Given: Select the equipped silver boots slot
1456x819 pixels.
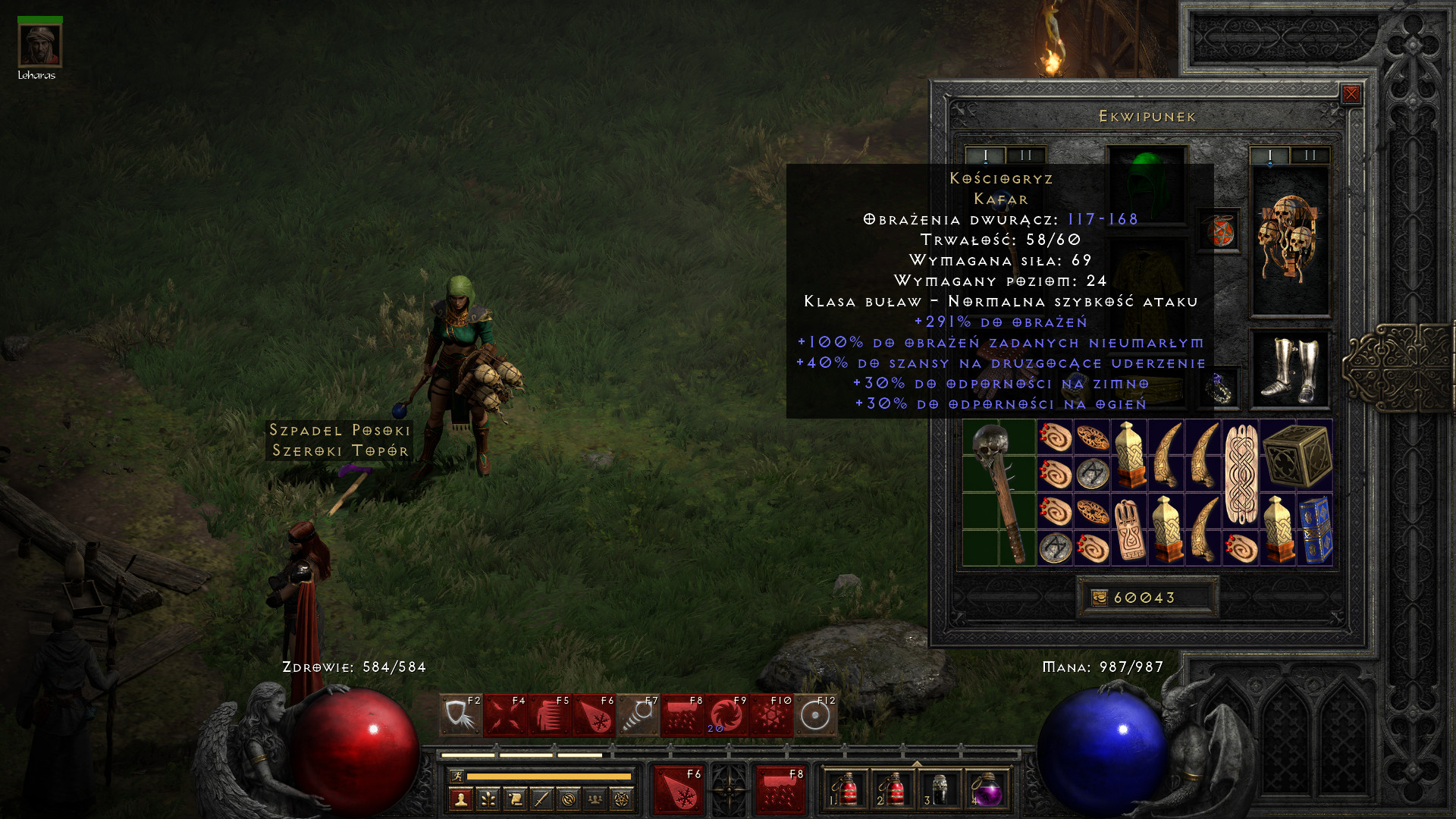Looking at the screenshot, I should pos(1289,370).
